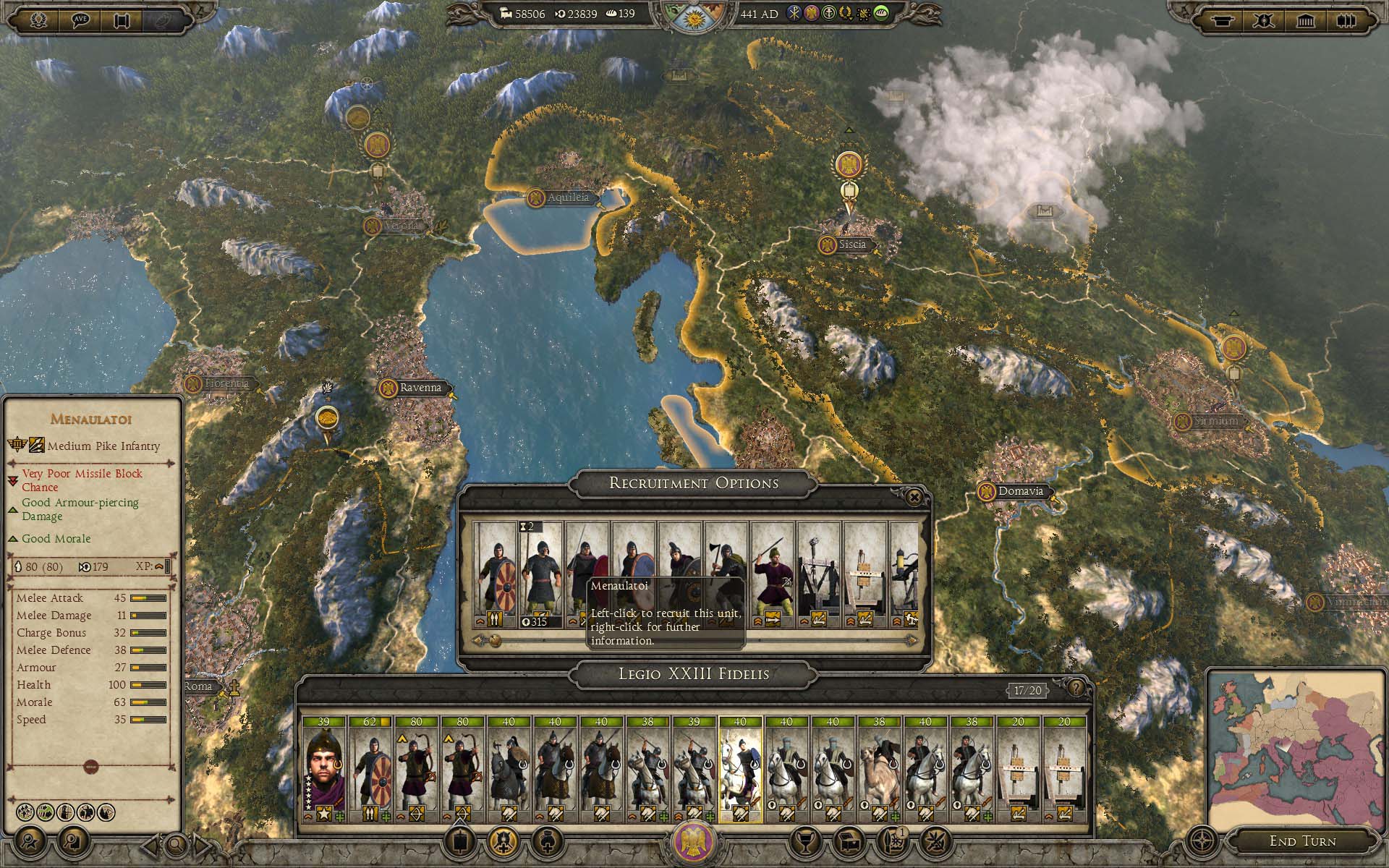This screenshot has height=868, width=1389.
Task: Click the Siscia settlement label
Action: coord(851,244)
